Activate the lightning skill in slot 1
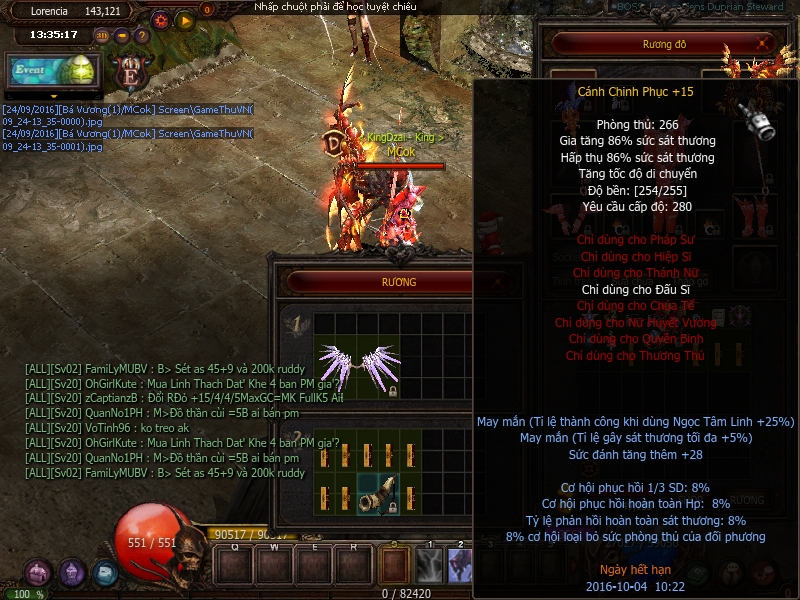Viewport: 800px width, 600px height. (430, 566)
